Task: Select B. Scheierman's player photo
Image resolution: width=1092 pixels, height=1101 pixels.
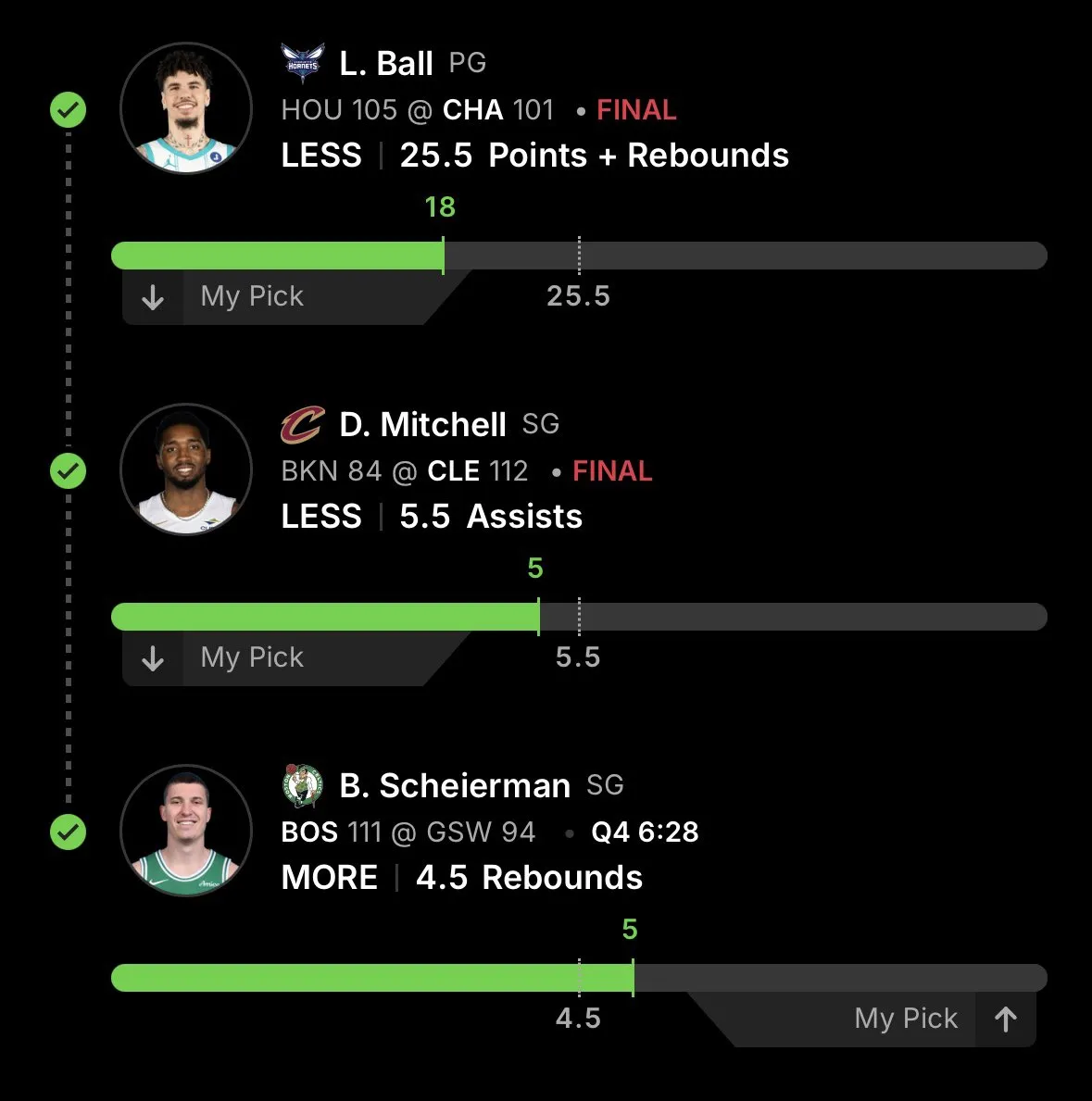Action: click(x=186, y=831)
